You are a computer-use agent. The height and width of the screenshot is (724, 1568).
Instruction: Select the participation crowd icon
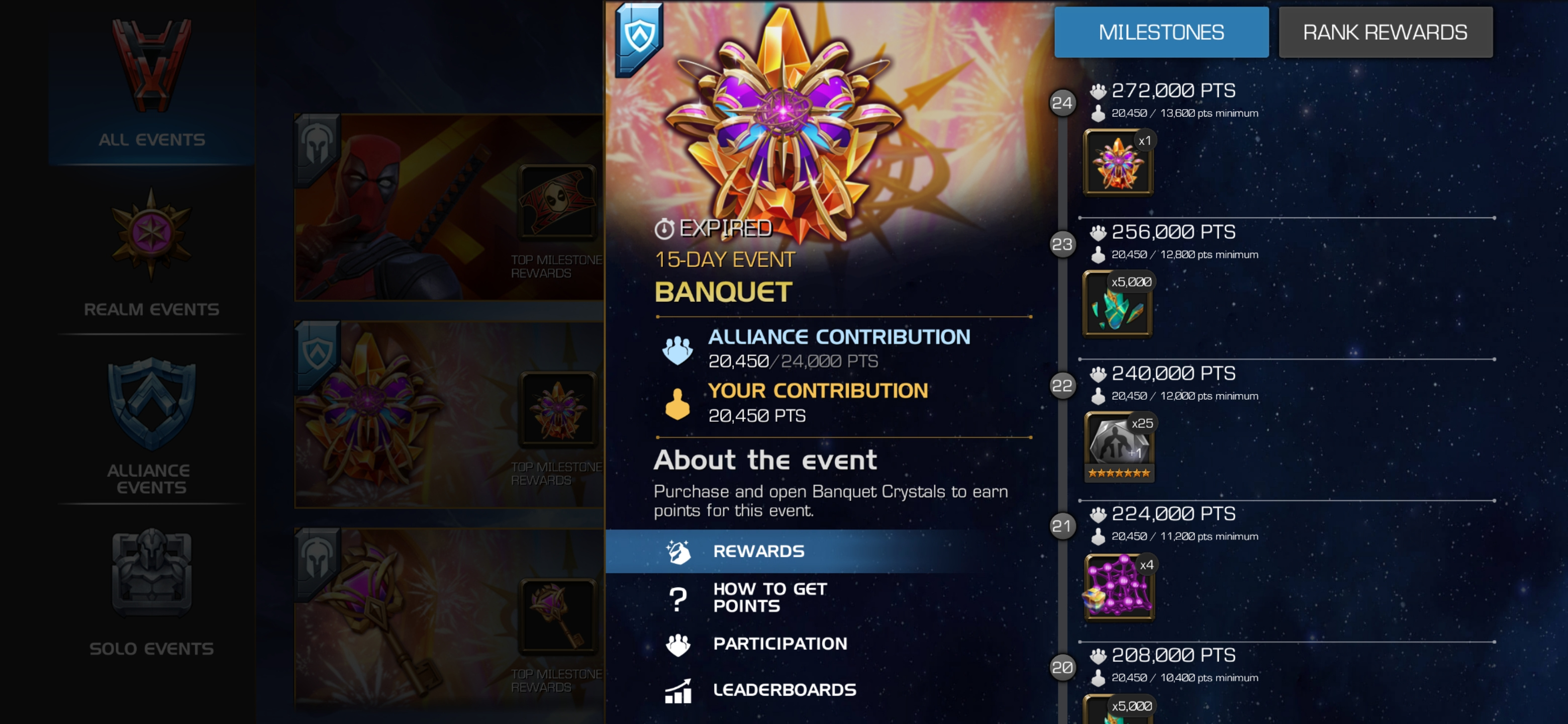tap(677, 643)
